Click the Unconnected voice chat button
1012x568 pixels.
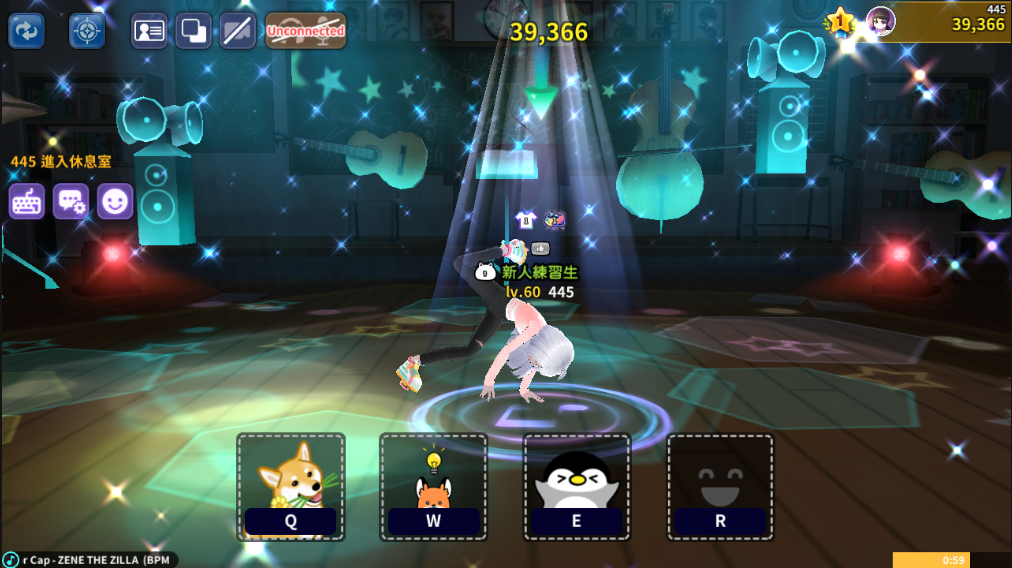[305, 31]
